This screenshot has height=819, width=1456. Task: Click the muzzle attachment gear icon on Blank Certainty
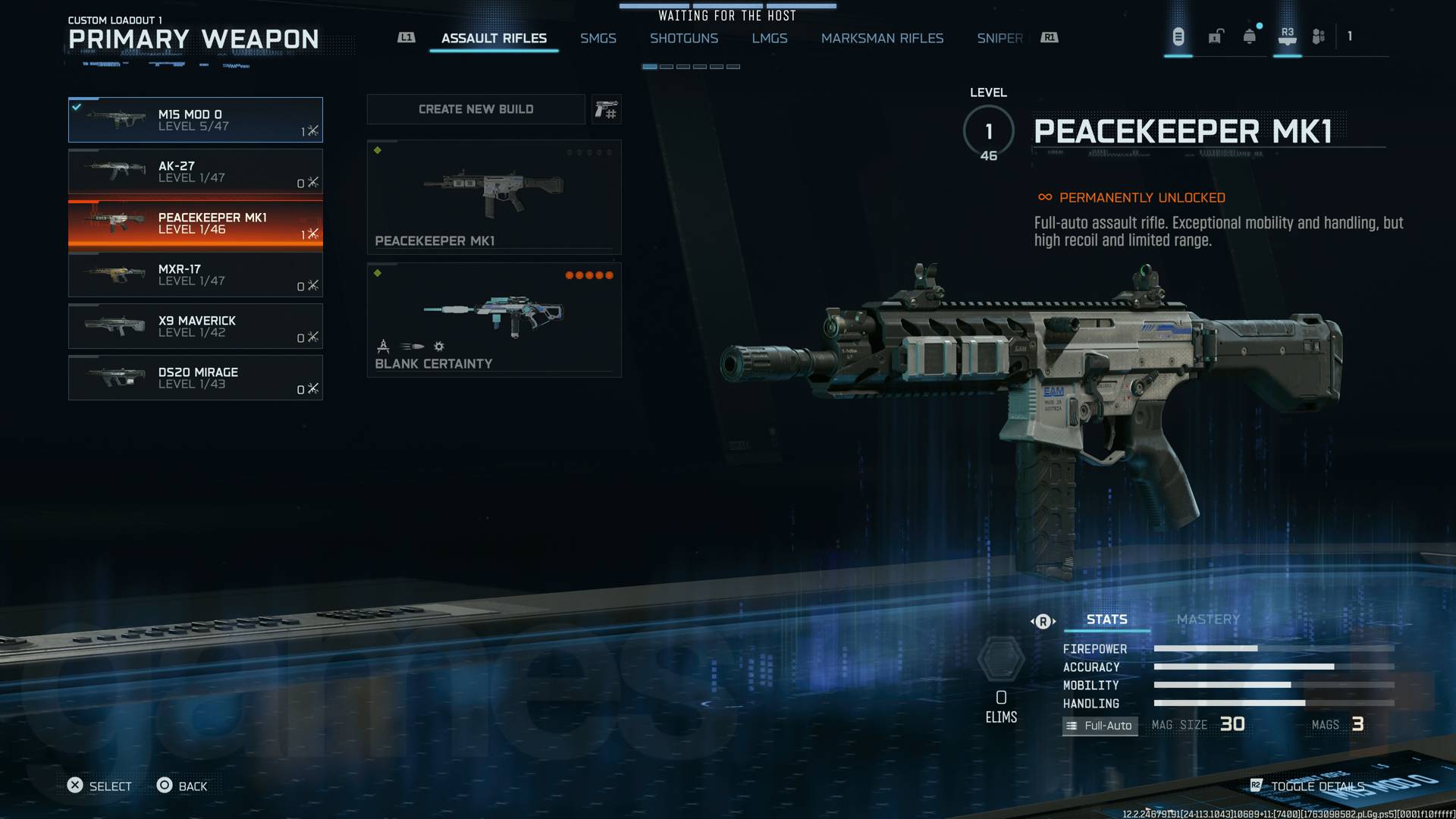pos(438,347)
